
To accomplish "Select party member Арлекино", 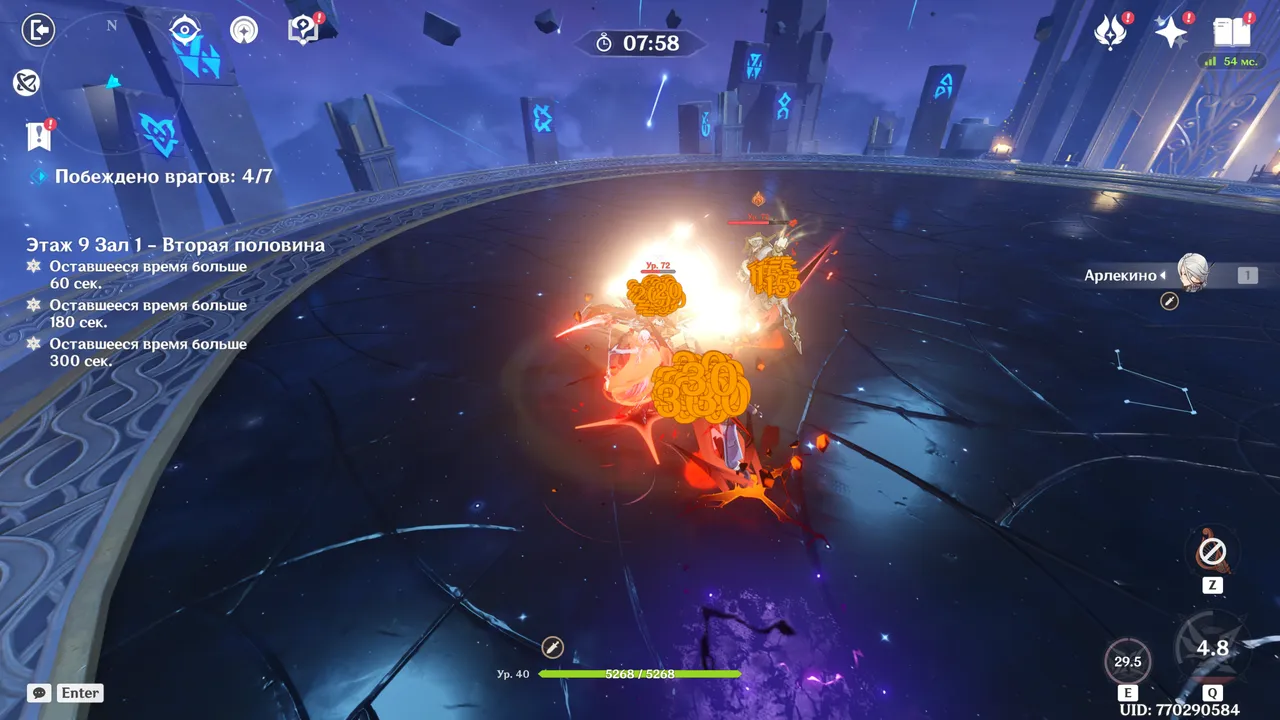I will pyautogui.click(x=1192, y=274).
